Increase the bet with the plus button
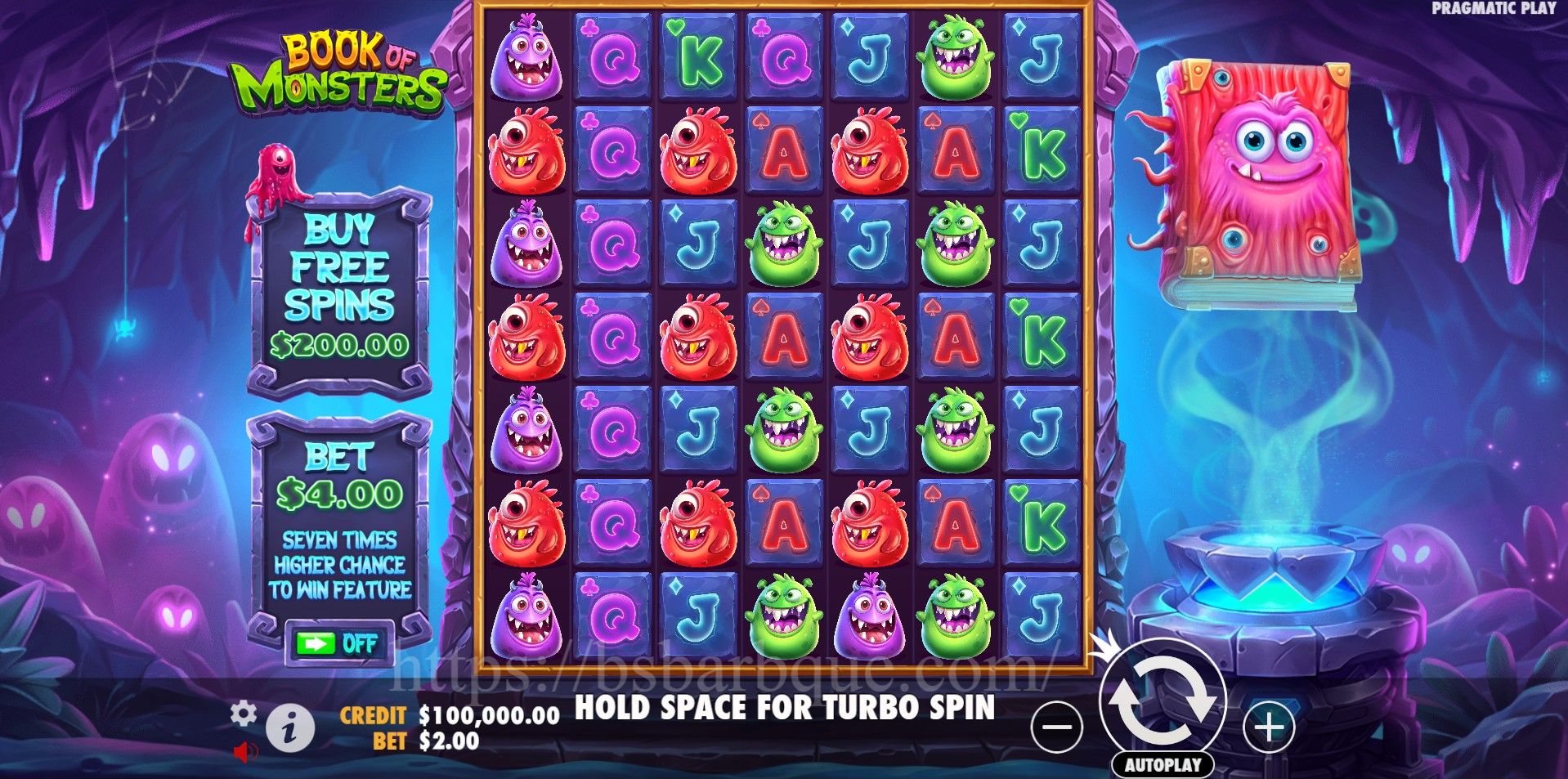This screenshot has width=1568, height=779. pos(1268,727)
